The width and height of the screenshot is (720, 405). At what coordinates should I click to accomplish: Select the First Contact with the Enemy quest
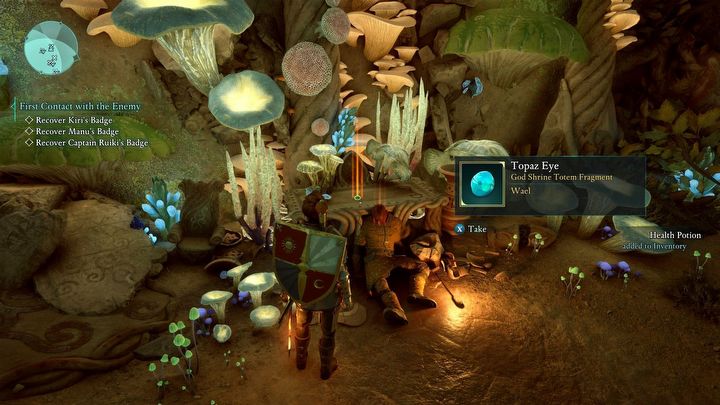[79, 106]
